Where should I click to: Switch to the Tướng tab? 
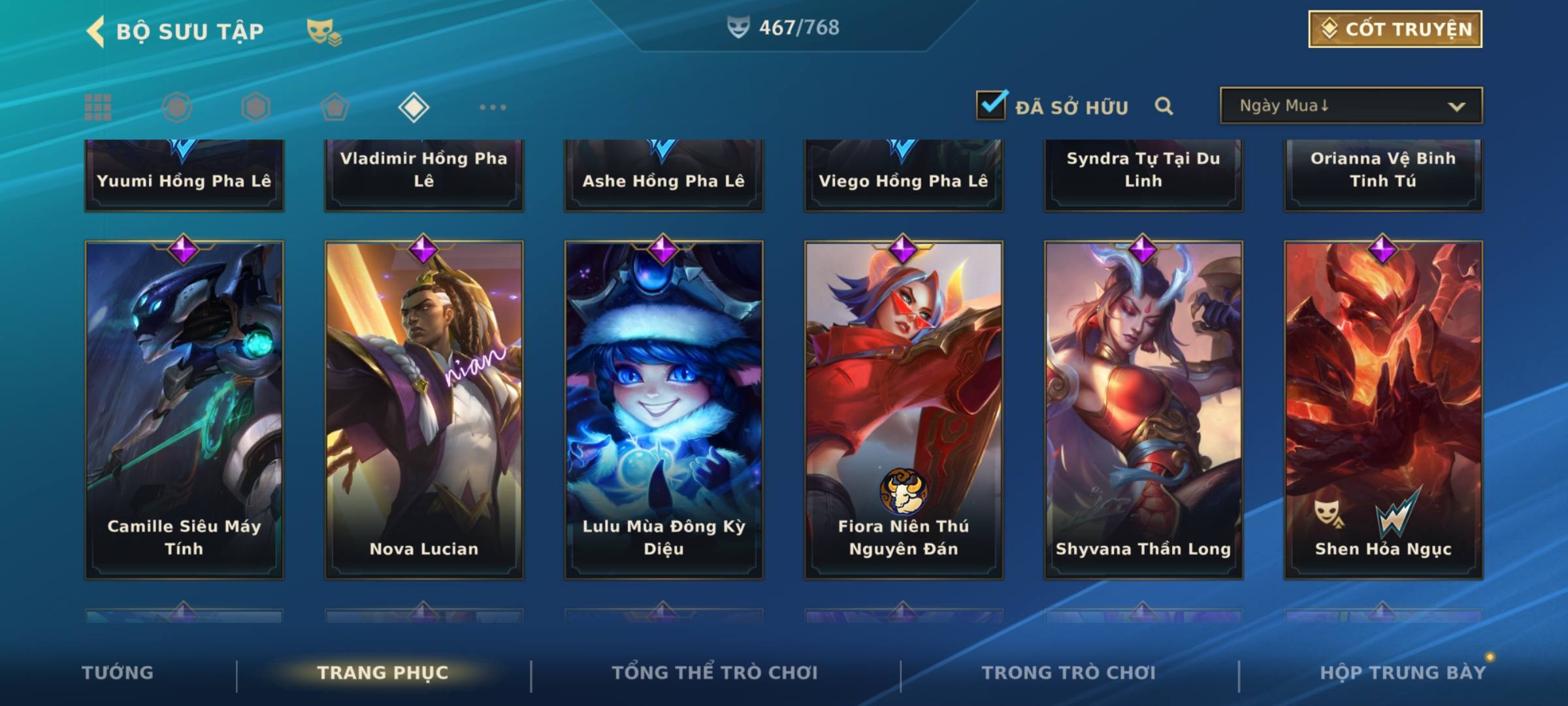point(118,672)
